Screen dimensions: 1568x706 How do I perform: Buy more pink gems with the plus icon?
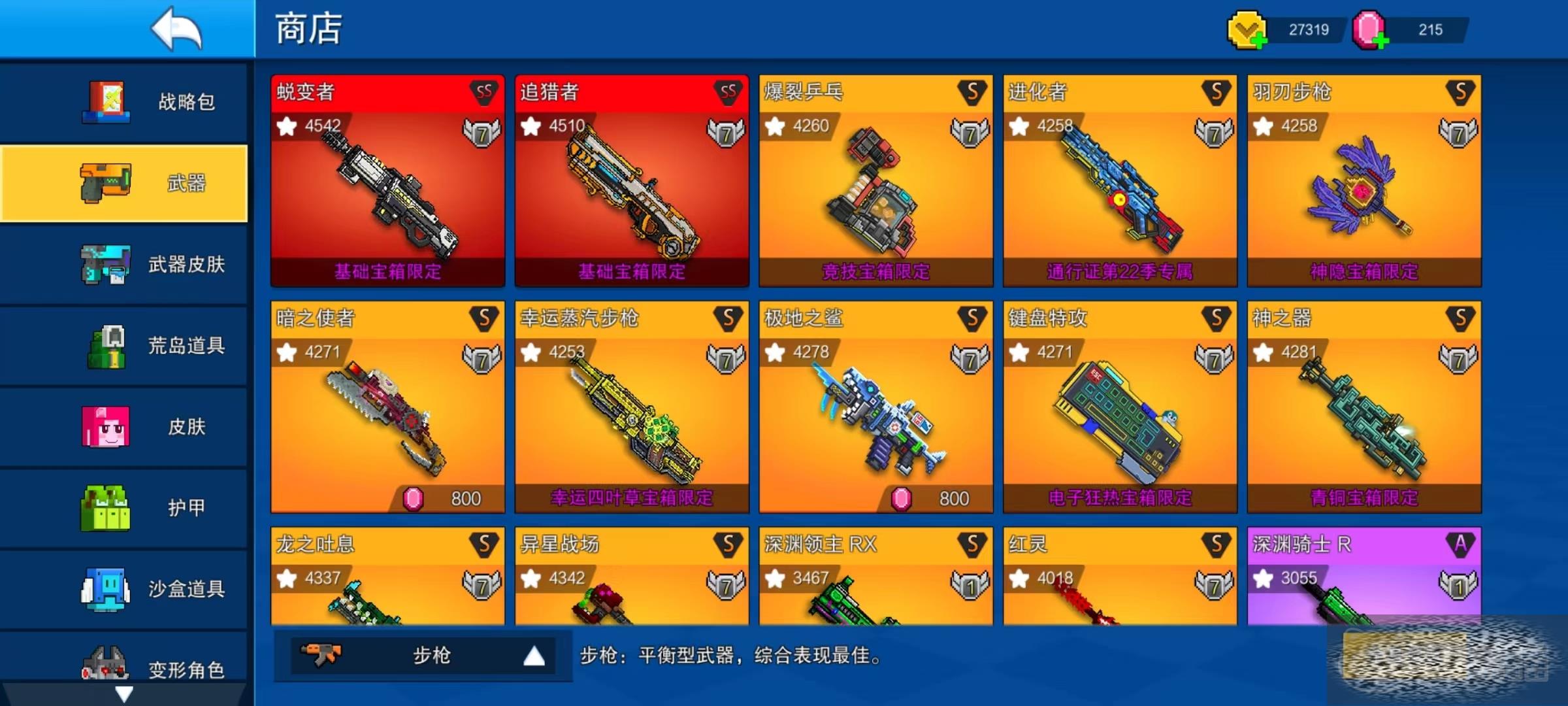point(1380,42)
